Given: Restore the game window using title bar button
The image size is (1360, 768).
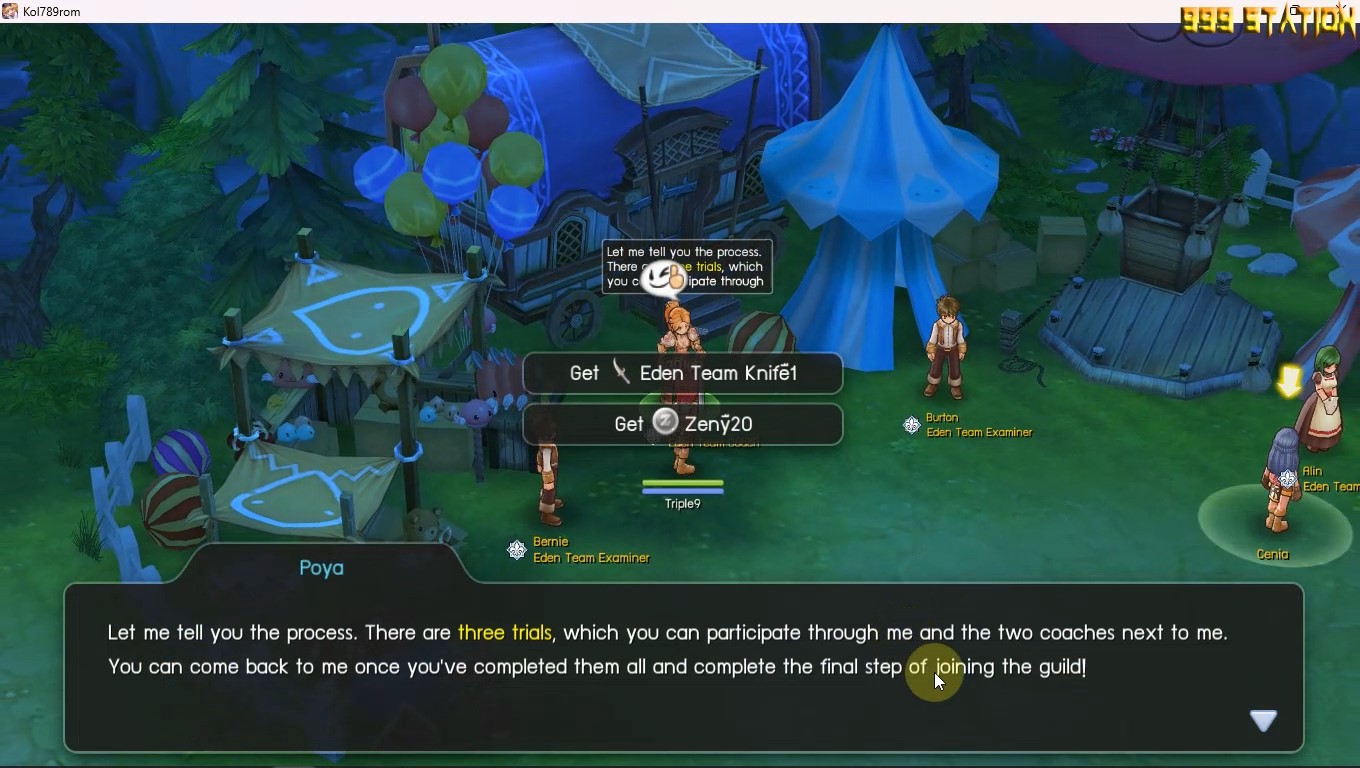Looking at the screenshot, I should pos(1295,11).
